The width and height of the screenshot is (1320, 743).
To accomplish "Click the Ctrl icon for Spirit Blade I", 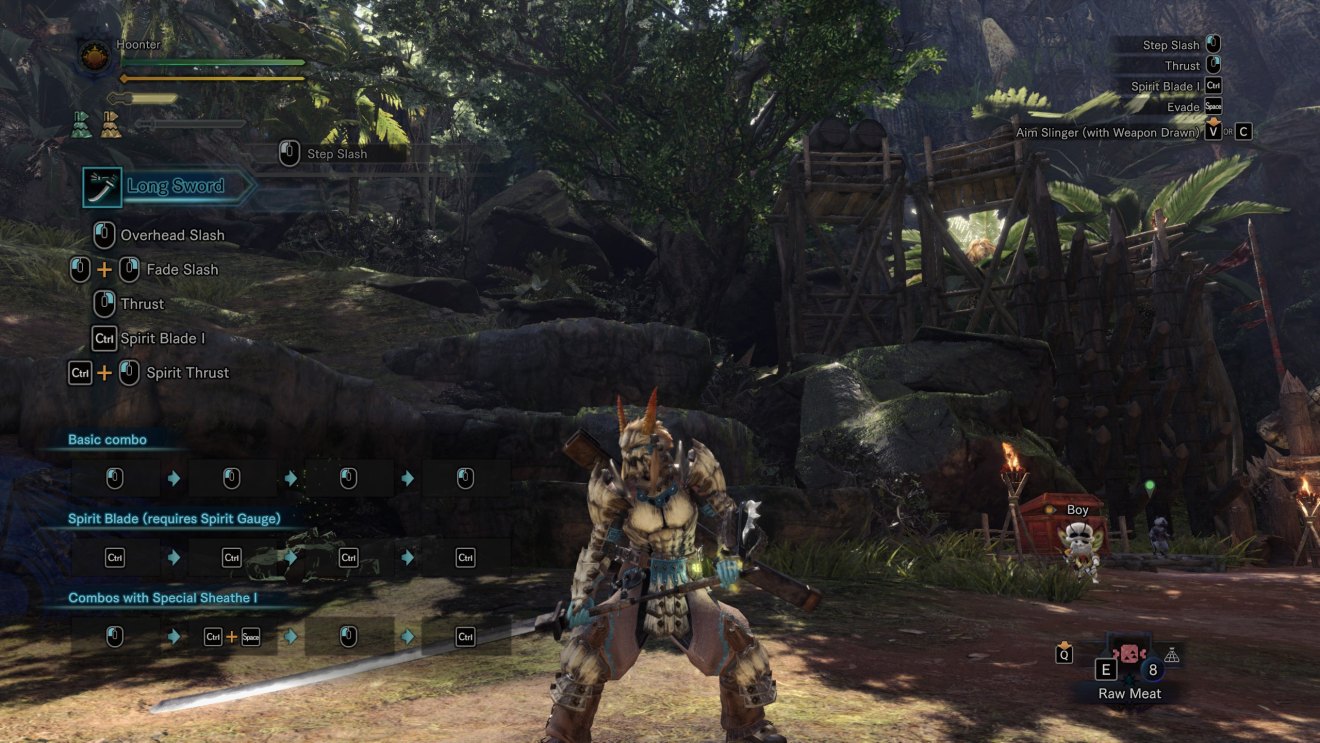I will pos(104,338).
